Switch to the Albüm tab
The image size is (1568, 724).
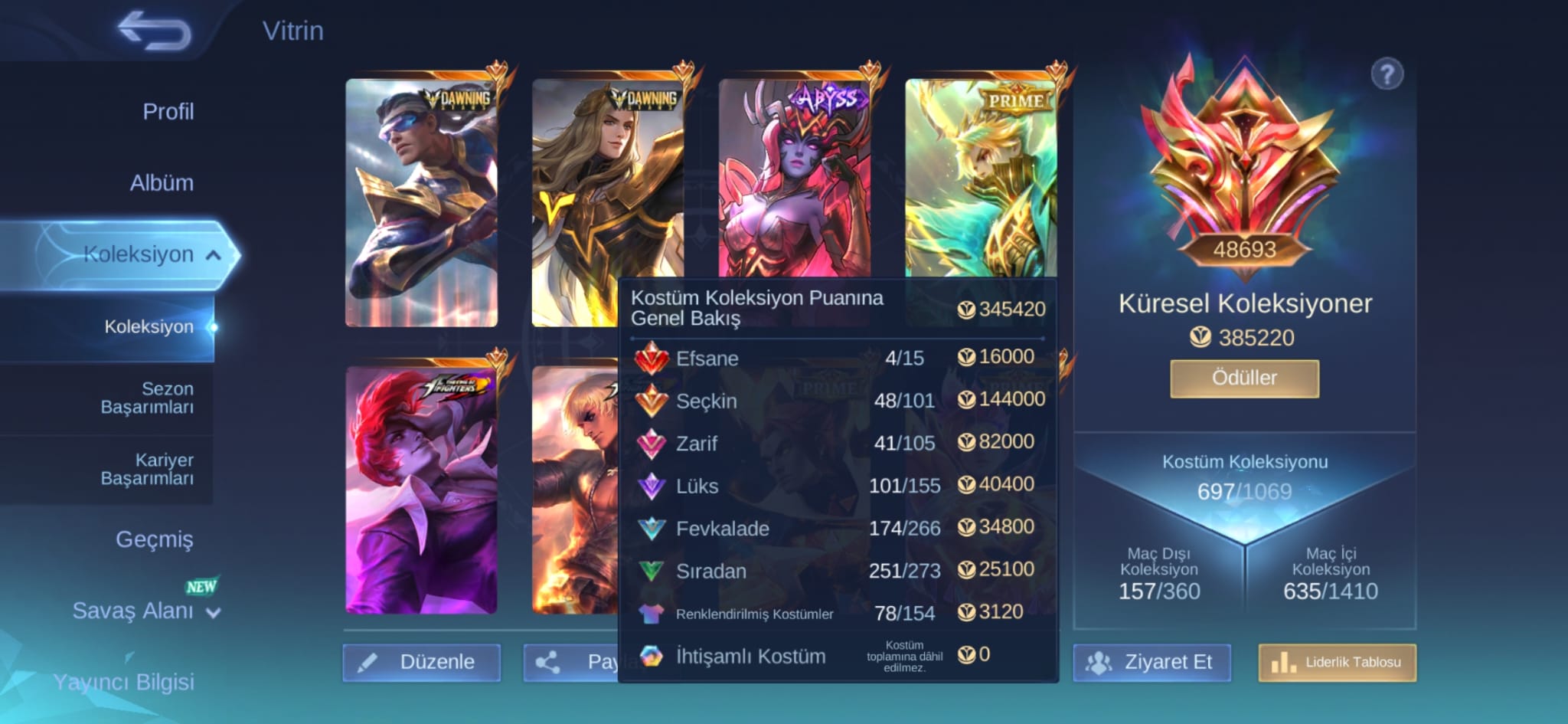point(161,183)
